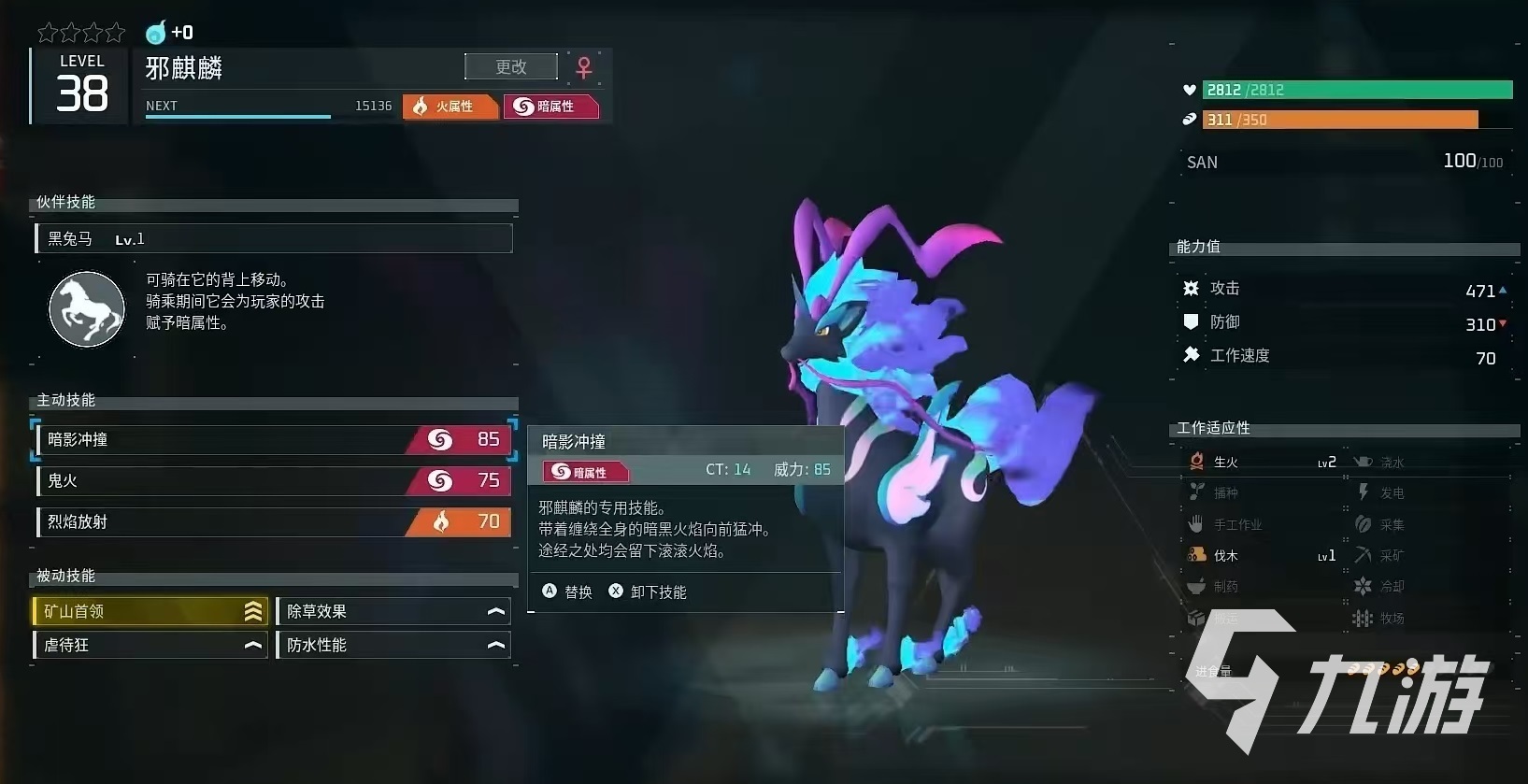Expand the 除草效果 passive skill chevron
The height and width of the screenshot is (784, 1528).
click(495, 611)
